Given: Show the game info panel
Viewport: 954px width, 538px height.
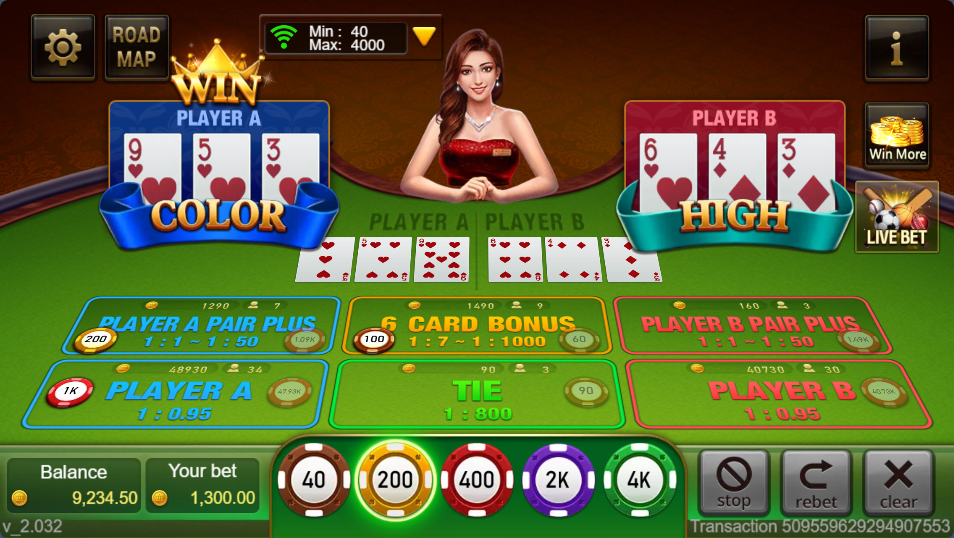Looking at the screenshot, I should [896, 47].
